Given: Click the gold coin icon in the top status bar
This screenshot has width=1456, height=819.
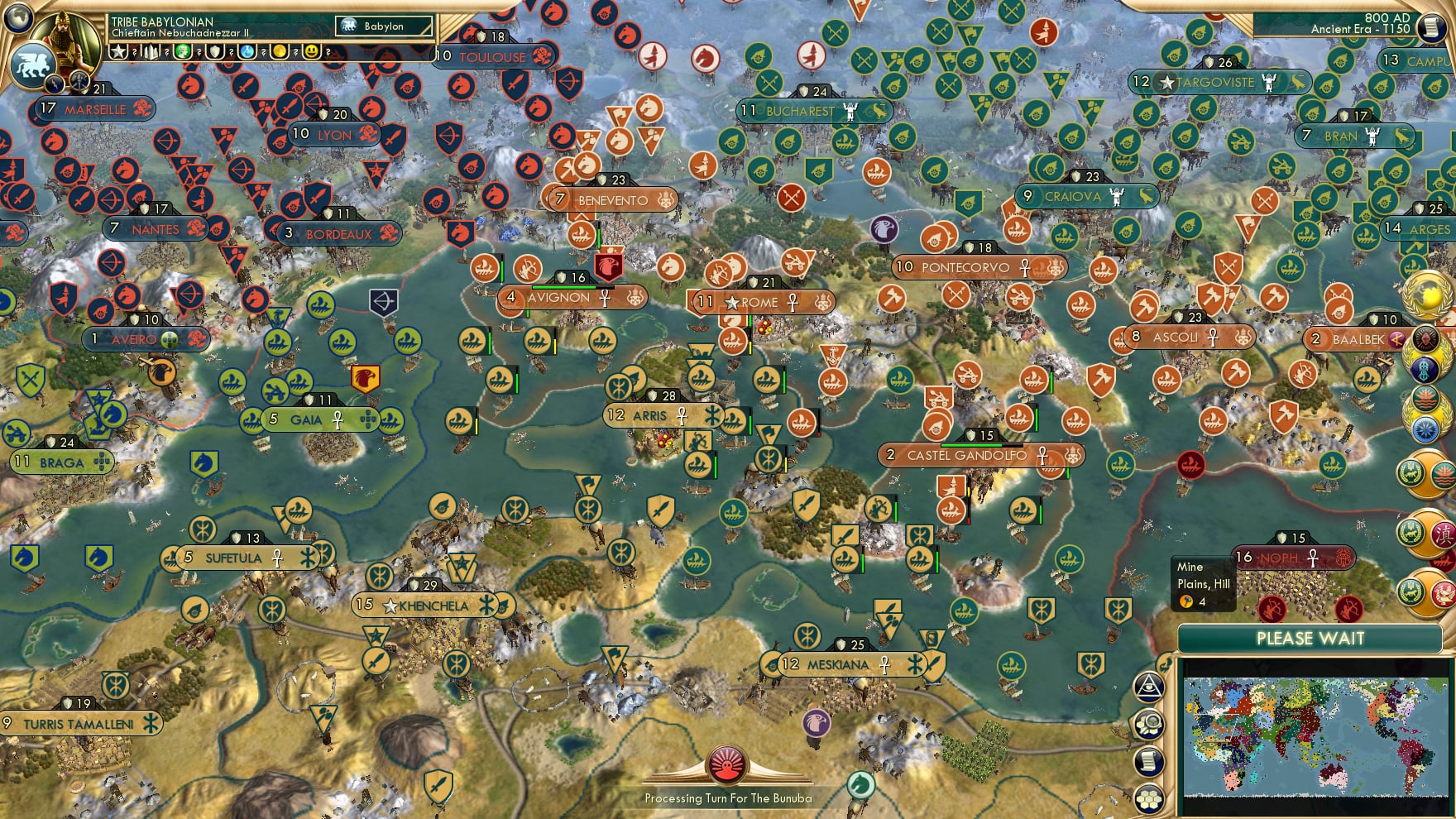Looking at the screenshot, I should pyautogui.click(x=278, y=51).
